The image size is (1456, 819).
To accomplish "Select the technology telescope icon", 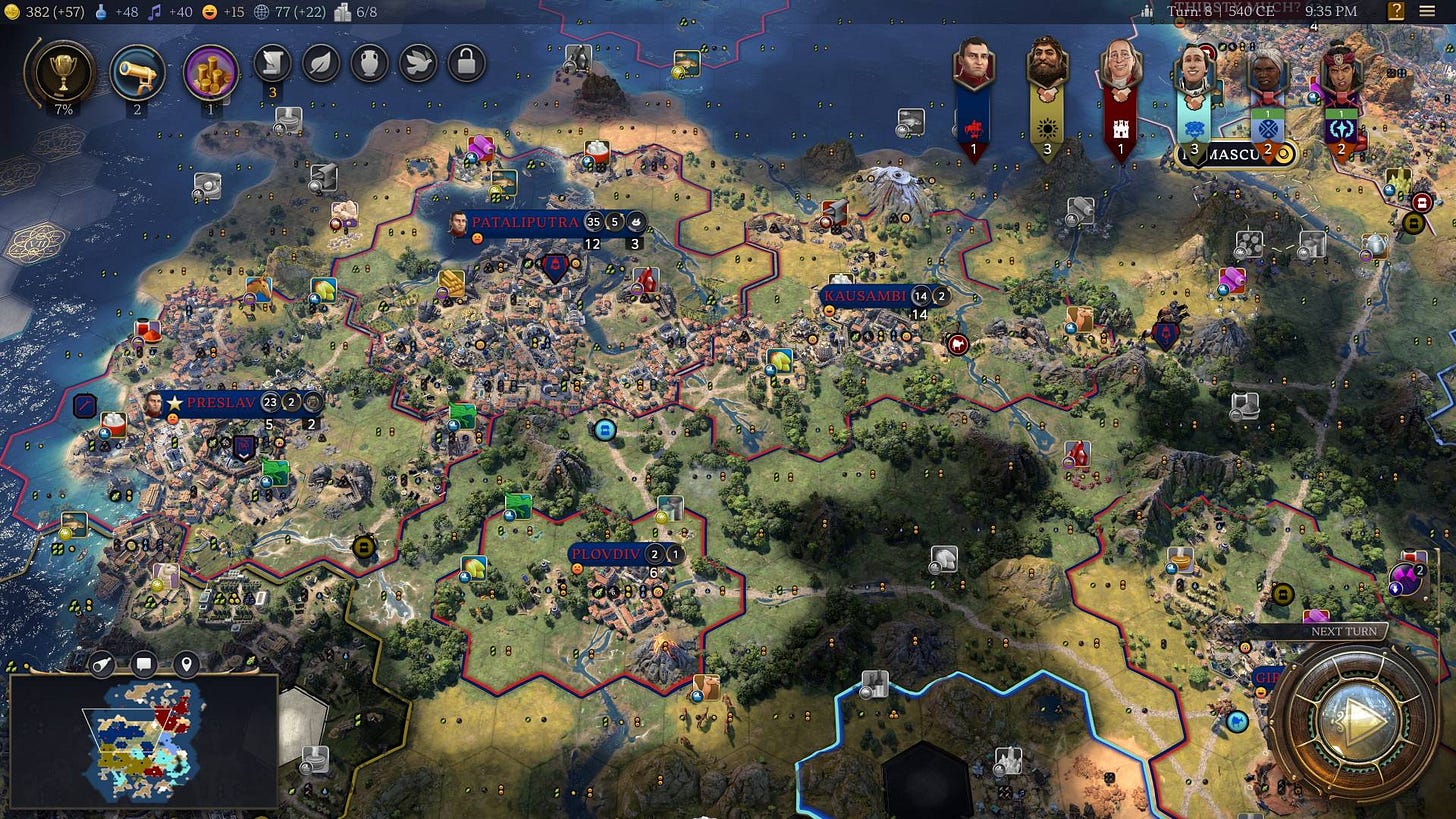I will point(137,66).
